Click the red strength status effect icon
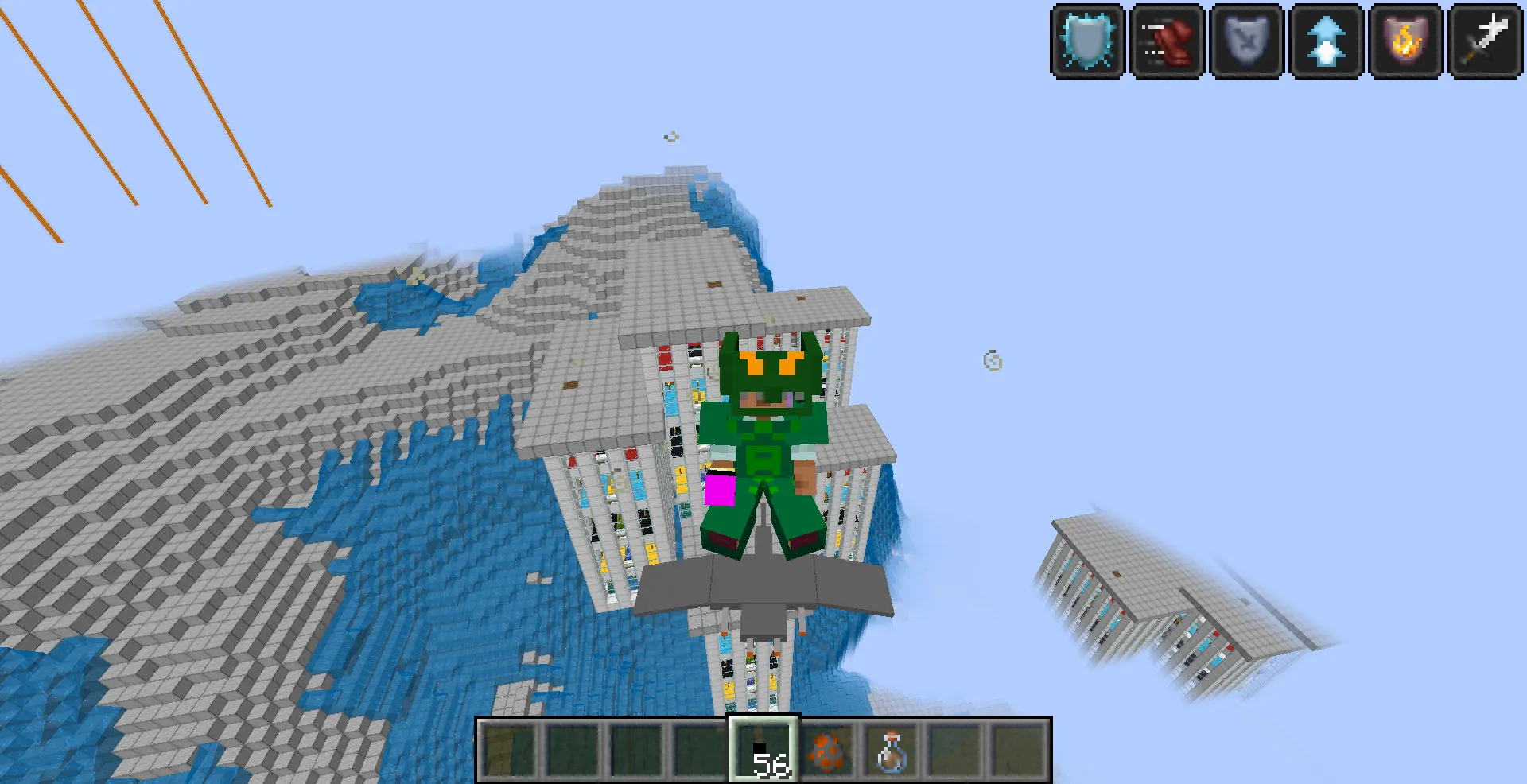Screen dimensions: 1527x784 (1166, 41)
